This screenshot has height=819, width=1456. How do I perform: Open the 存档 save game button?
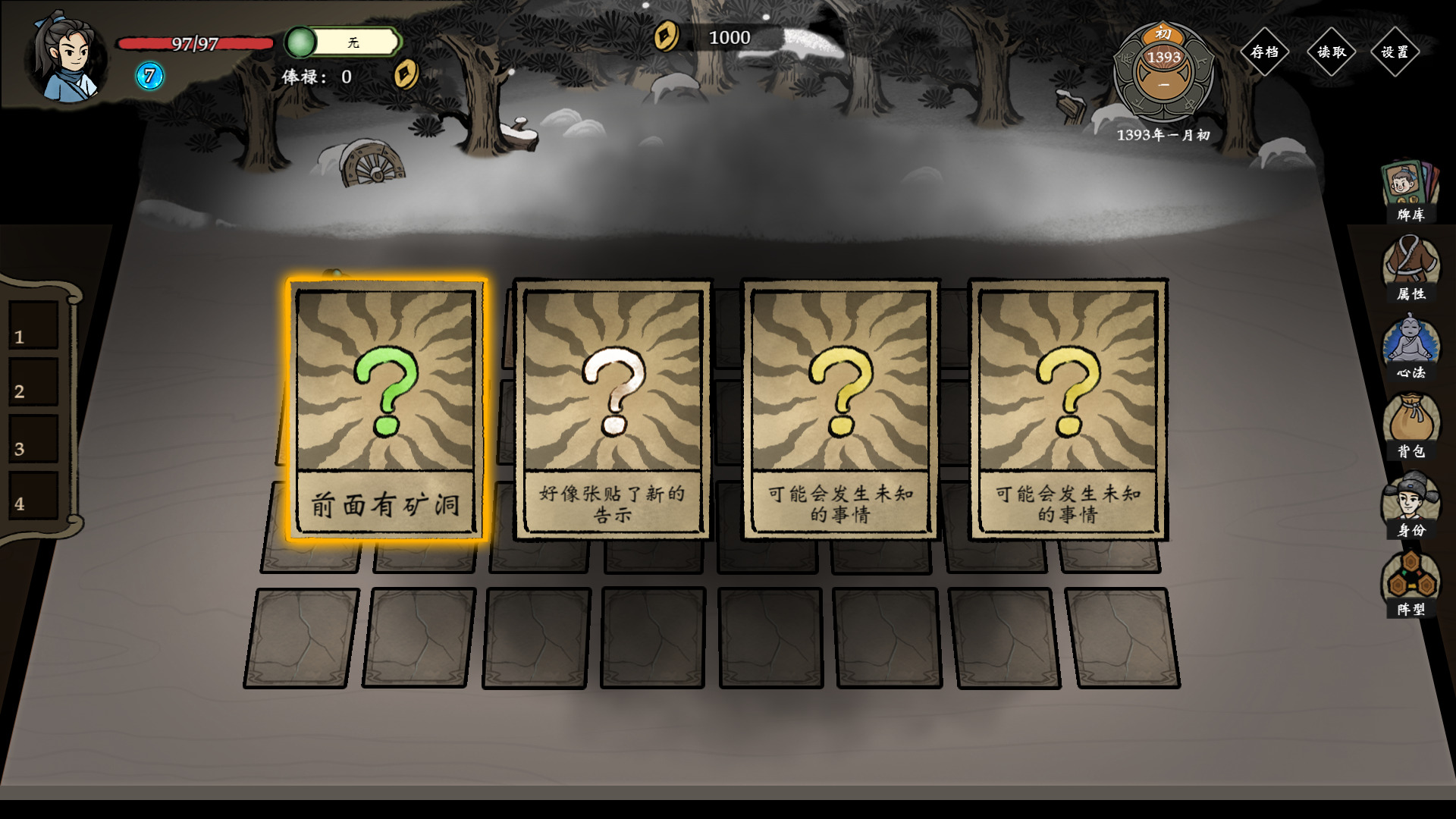(1265, 52)
